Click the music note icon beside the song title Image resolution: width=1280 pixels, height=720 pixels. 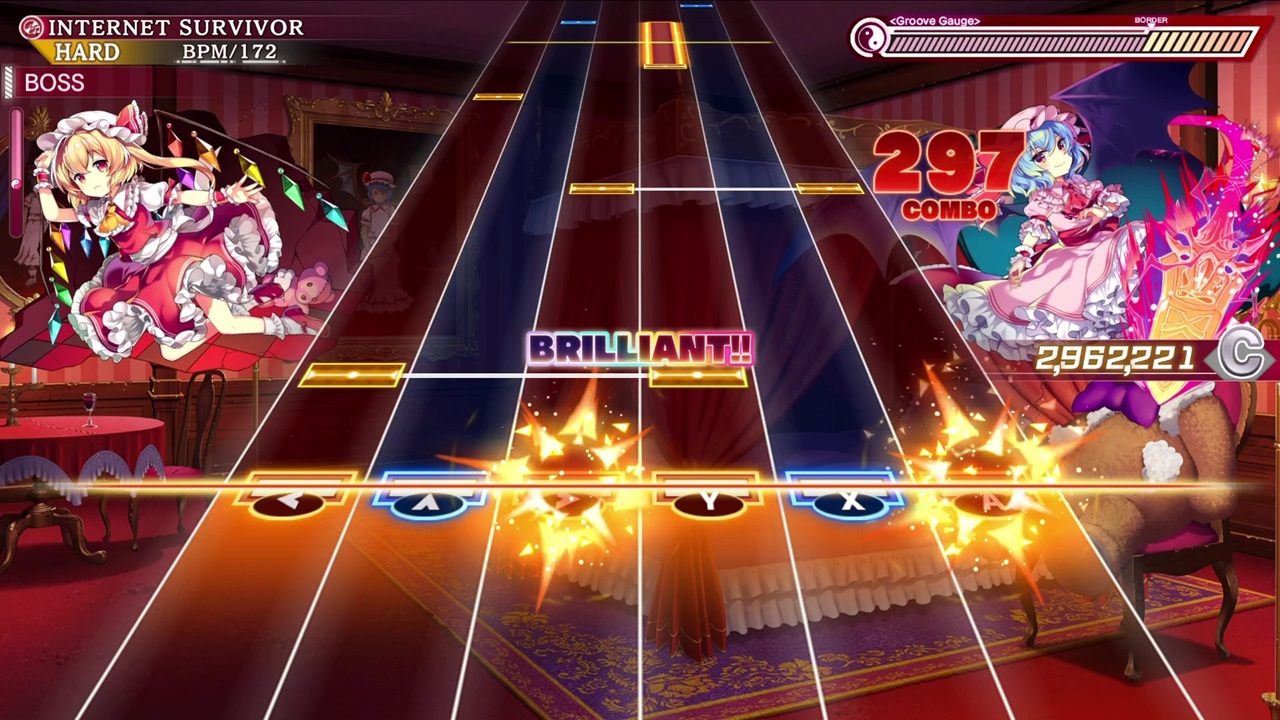pyautogui.click(x=31, y=27)
